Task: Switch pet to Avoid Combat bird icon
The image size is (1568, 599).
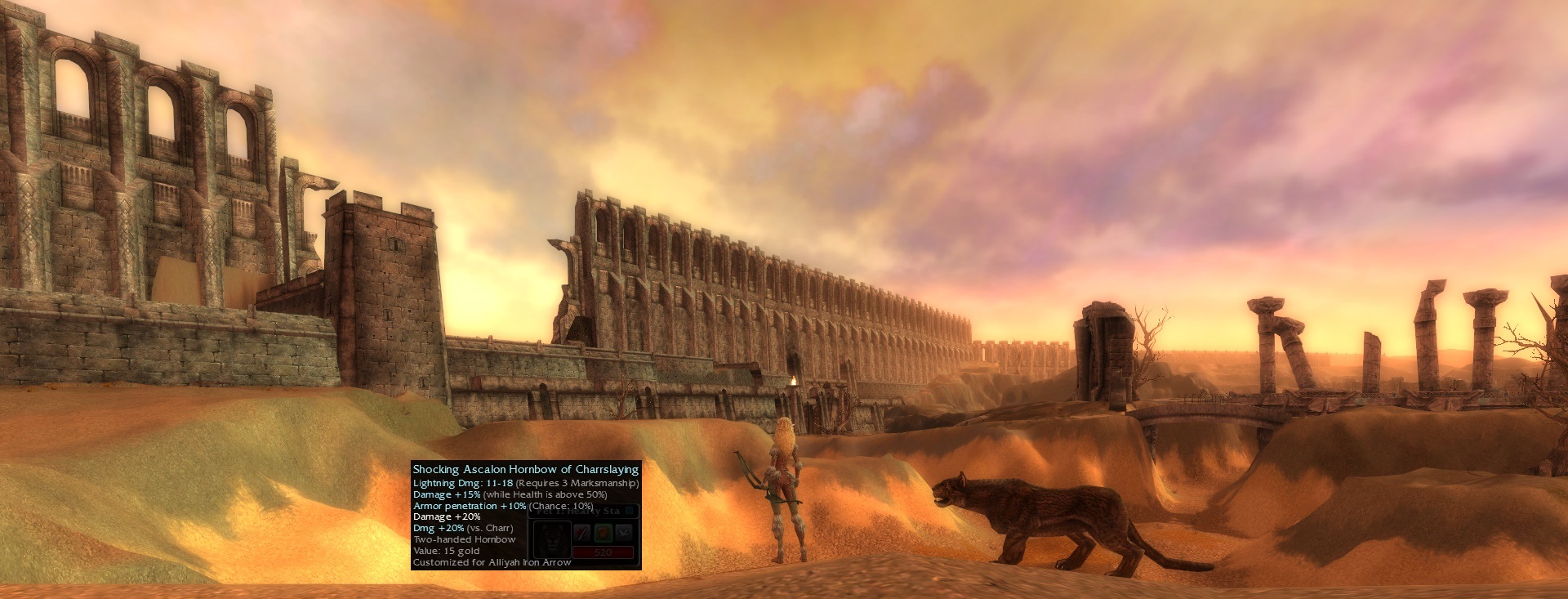Action: (x=623, y=533)
